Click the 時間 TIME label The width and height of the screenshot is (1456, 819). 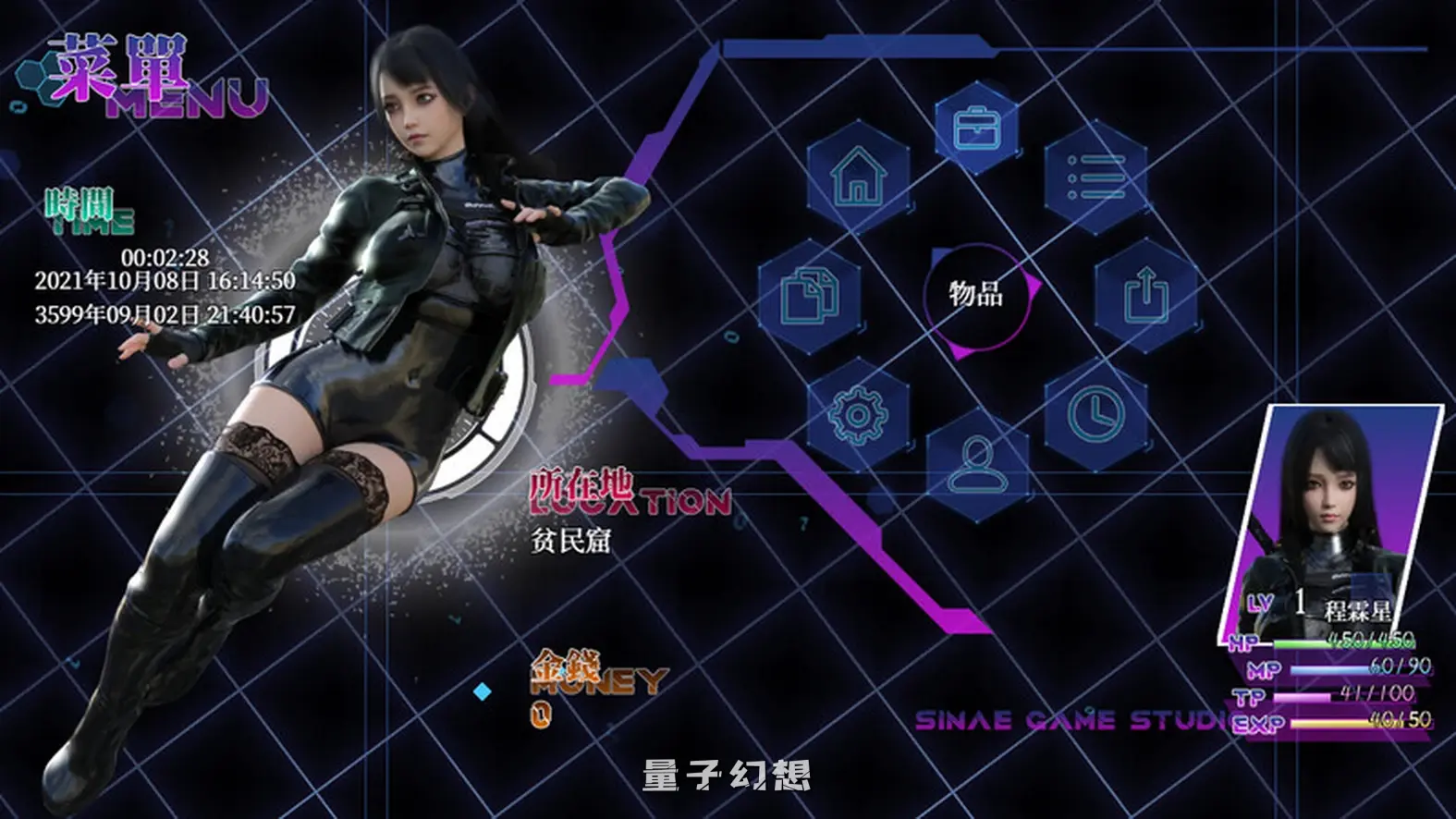(x=88, y=208)
